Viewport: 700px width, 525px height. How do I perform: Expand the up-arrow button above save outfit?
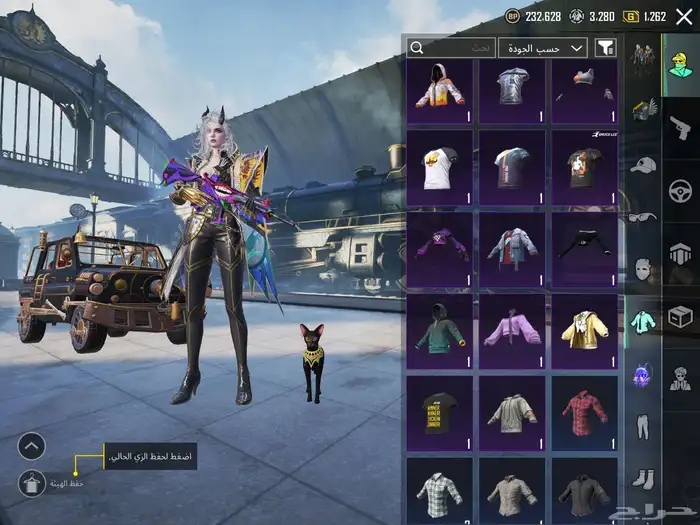[31, 445]
